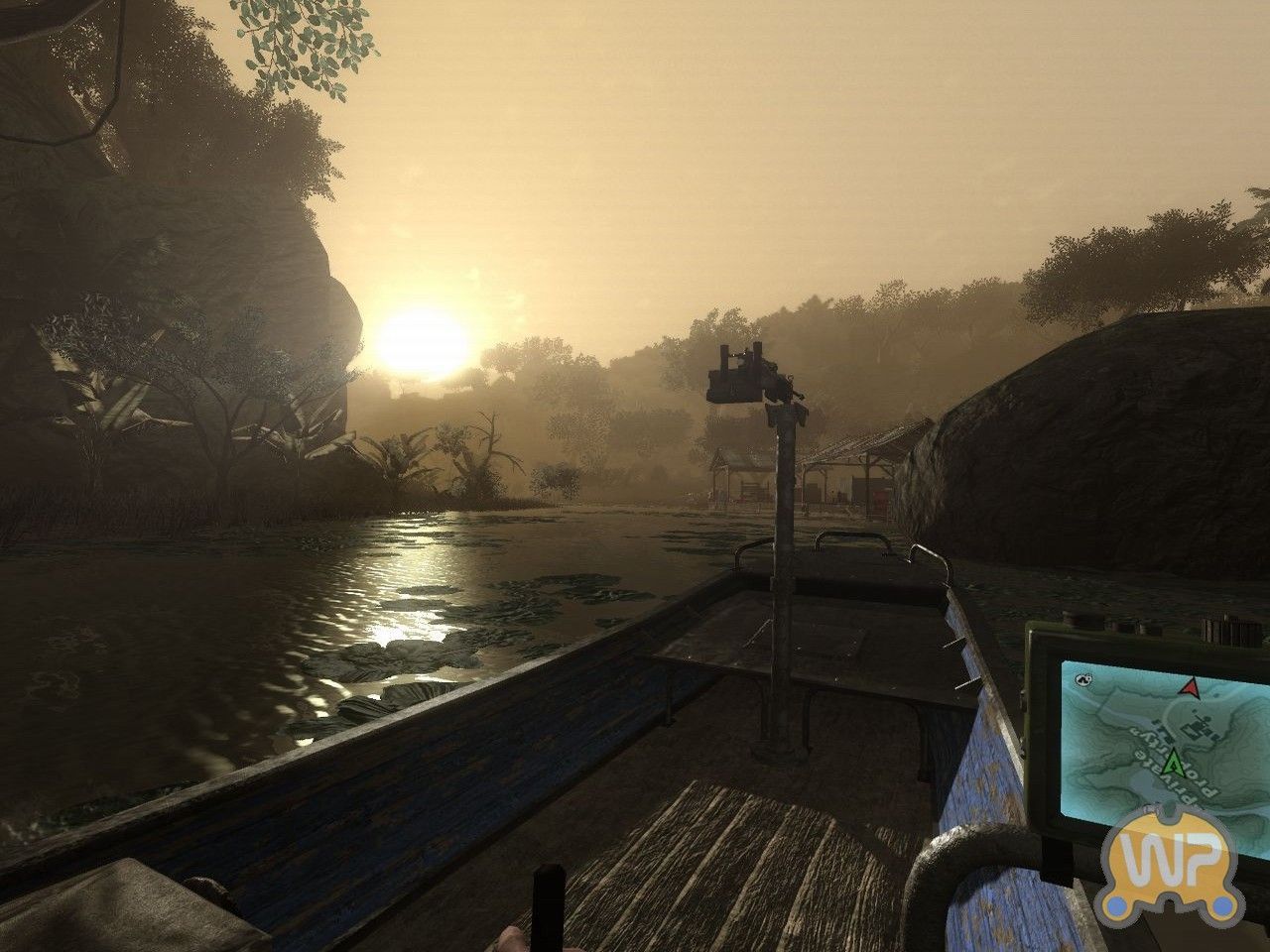1270x952 pixels.
Task: Click the monkey icon on the GPS minimap
Action: point(1083,678)
